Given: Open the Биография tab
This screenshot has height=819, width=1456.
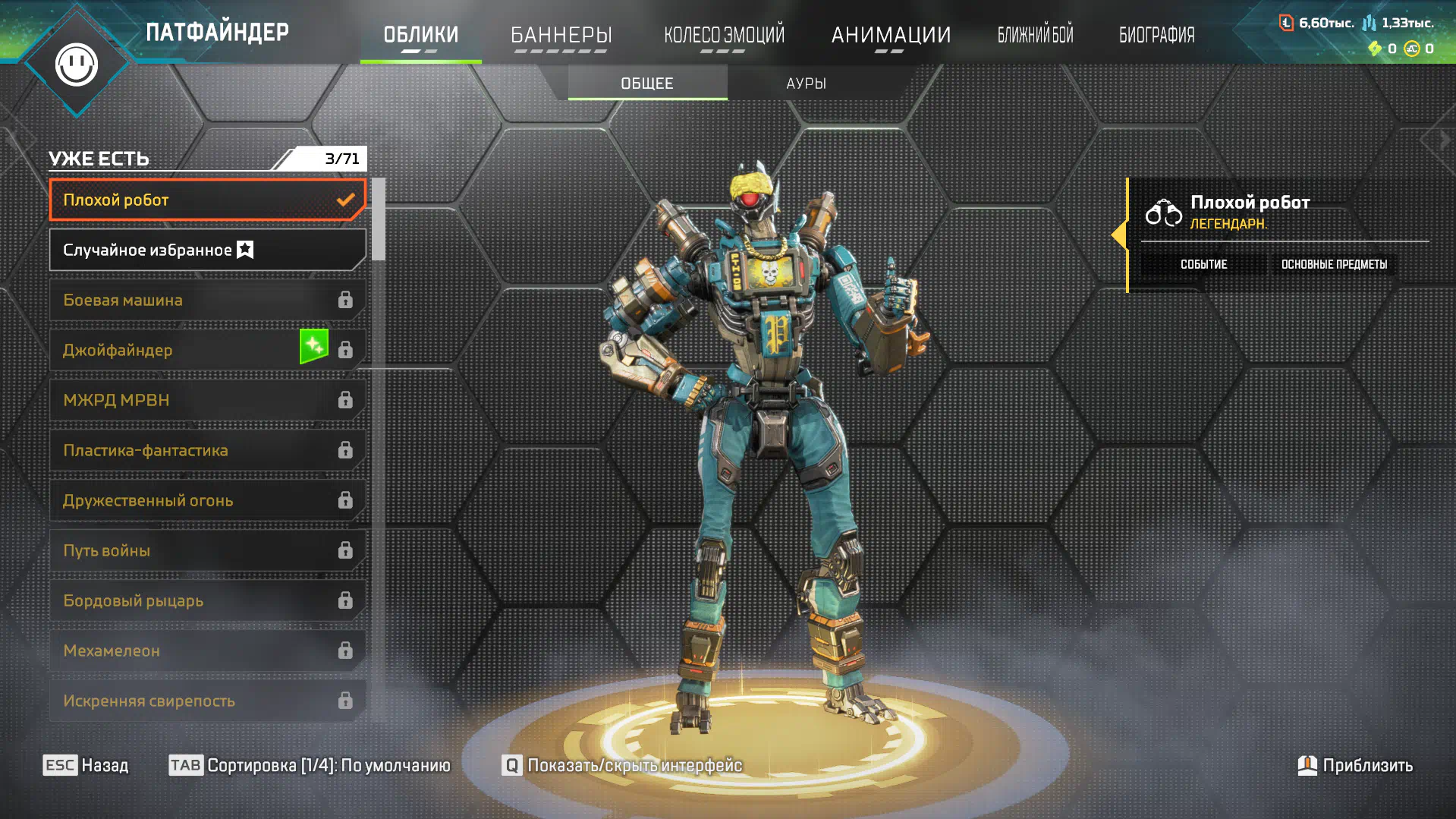Looking at the screenshot, I should pos(1156,35).
